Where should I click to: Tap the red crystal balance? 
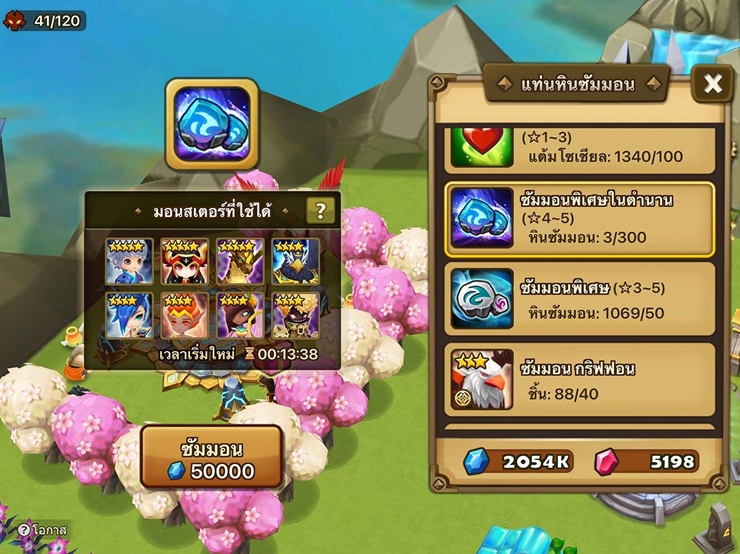pyautogui.click(x=647, y=461)
